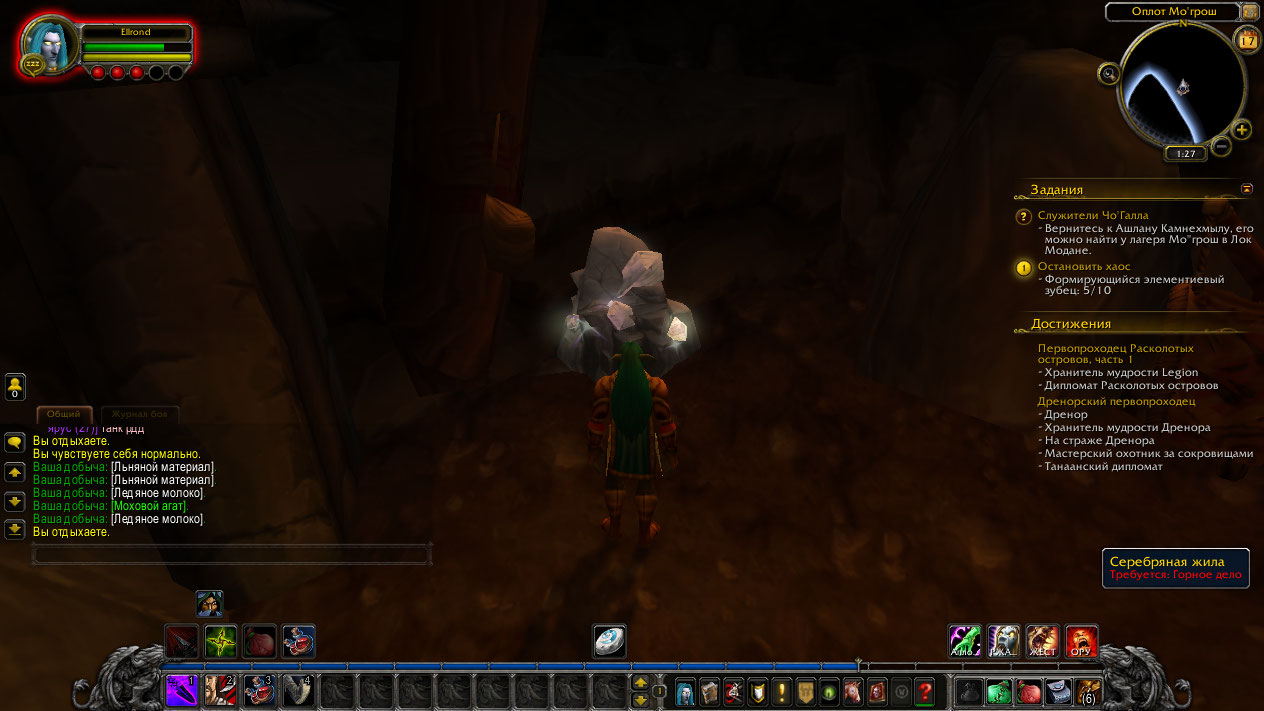Open the calendar showing day 17
Viewport: 1264px width, 711px height.
tap(1248, 40)
